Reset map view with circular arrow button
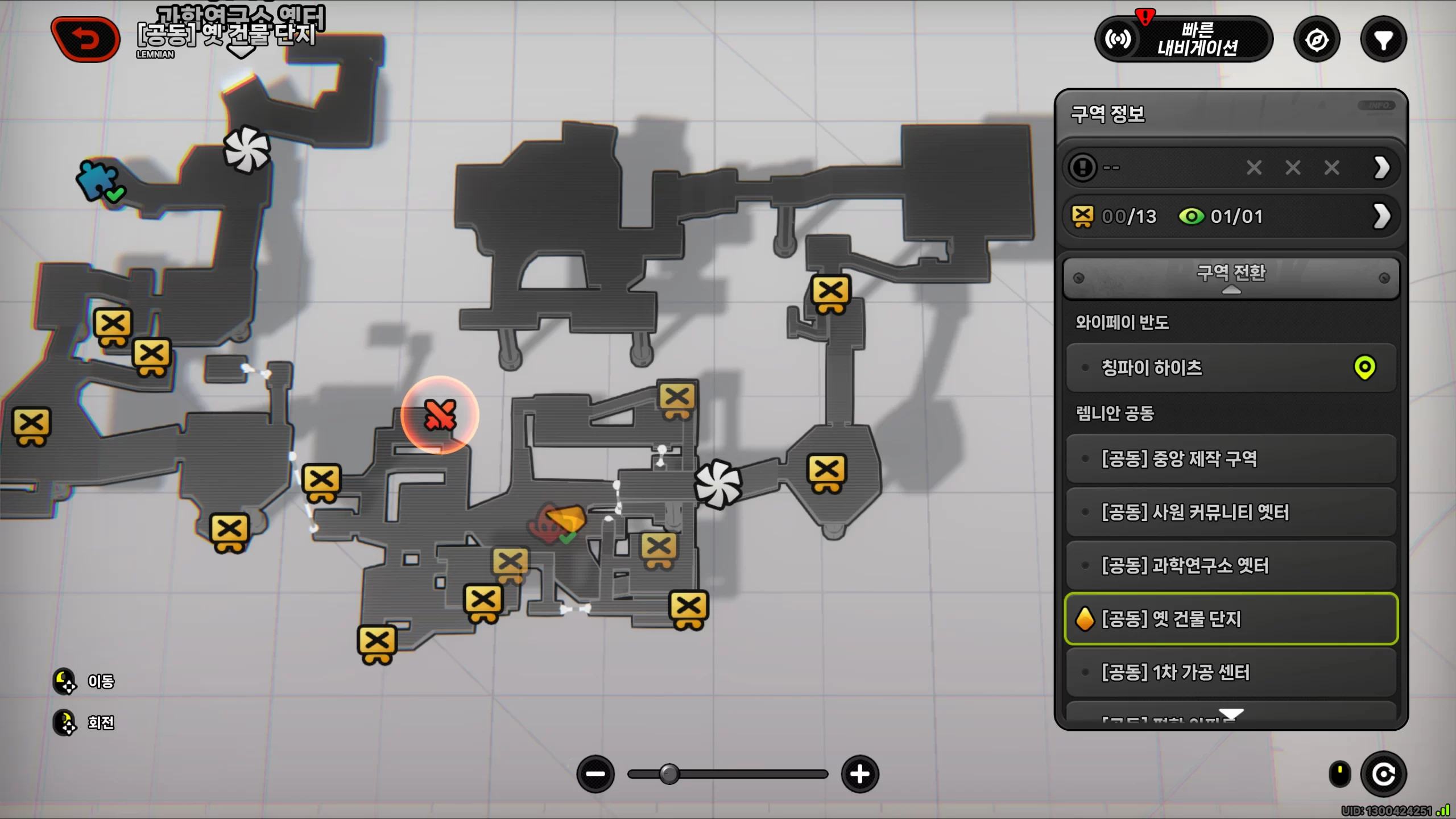Image resolution: width=1456 pixels, height=819 pixels. [1383, 774]
